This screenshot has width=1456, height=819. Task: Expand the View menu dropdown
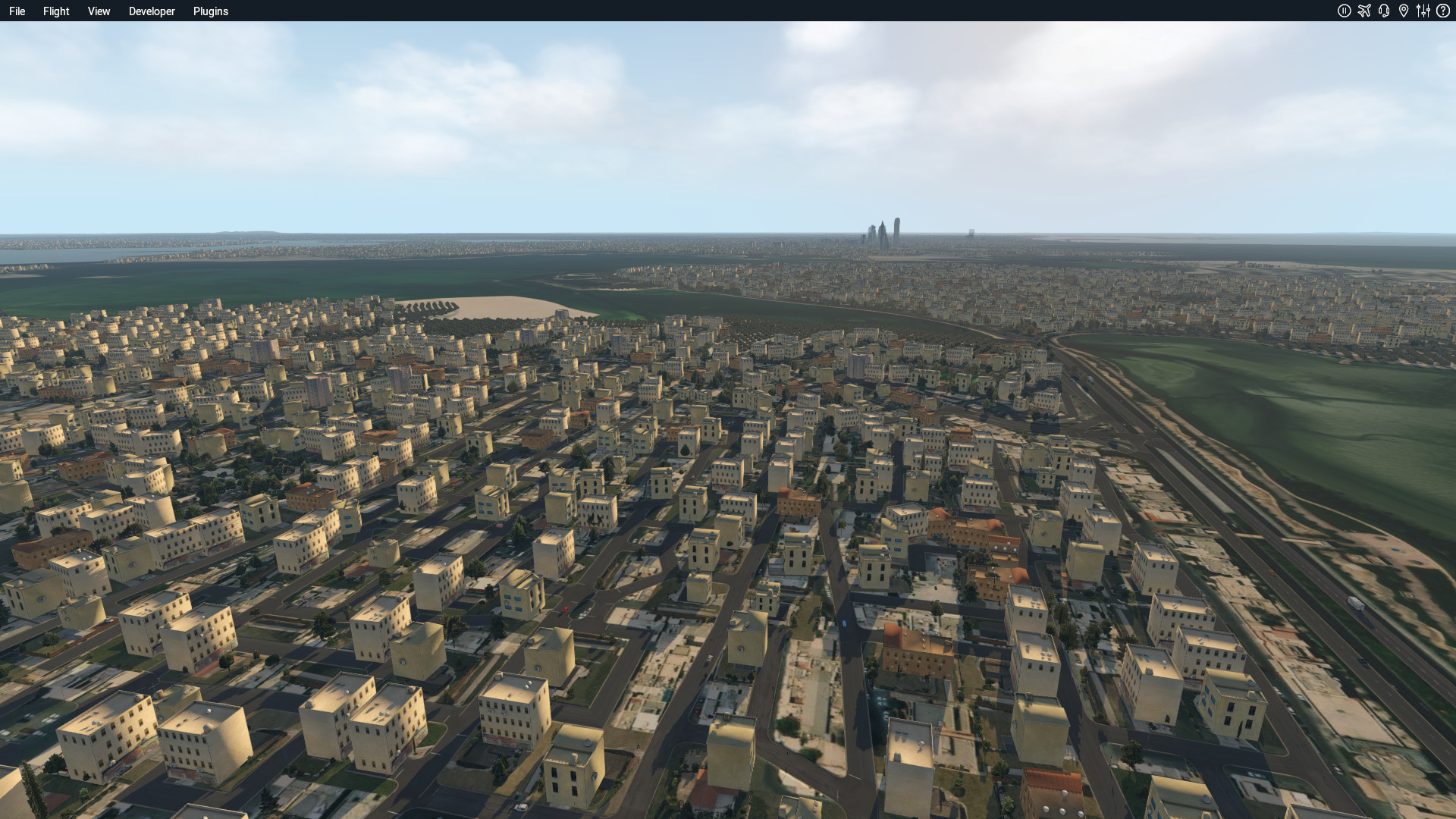[x=99, y=11]
